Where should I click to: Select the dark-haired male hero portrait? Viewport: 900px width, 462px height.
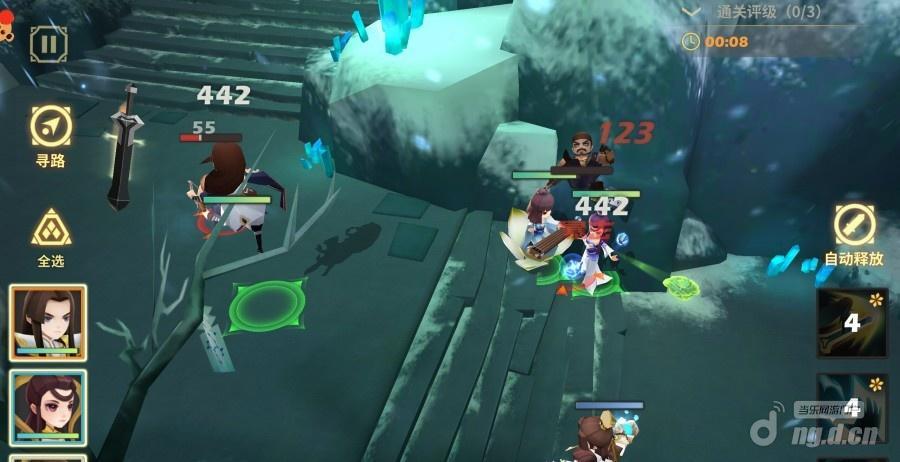click(48, 322)
